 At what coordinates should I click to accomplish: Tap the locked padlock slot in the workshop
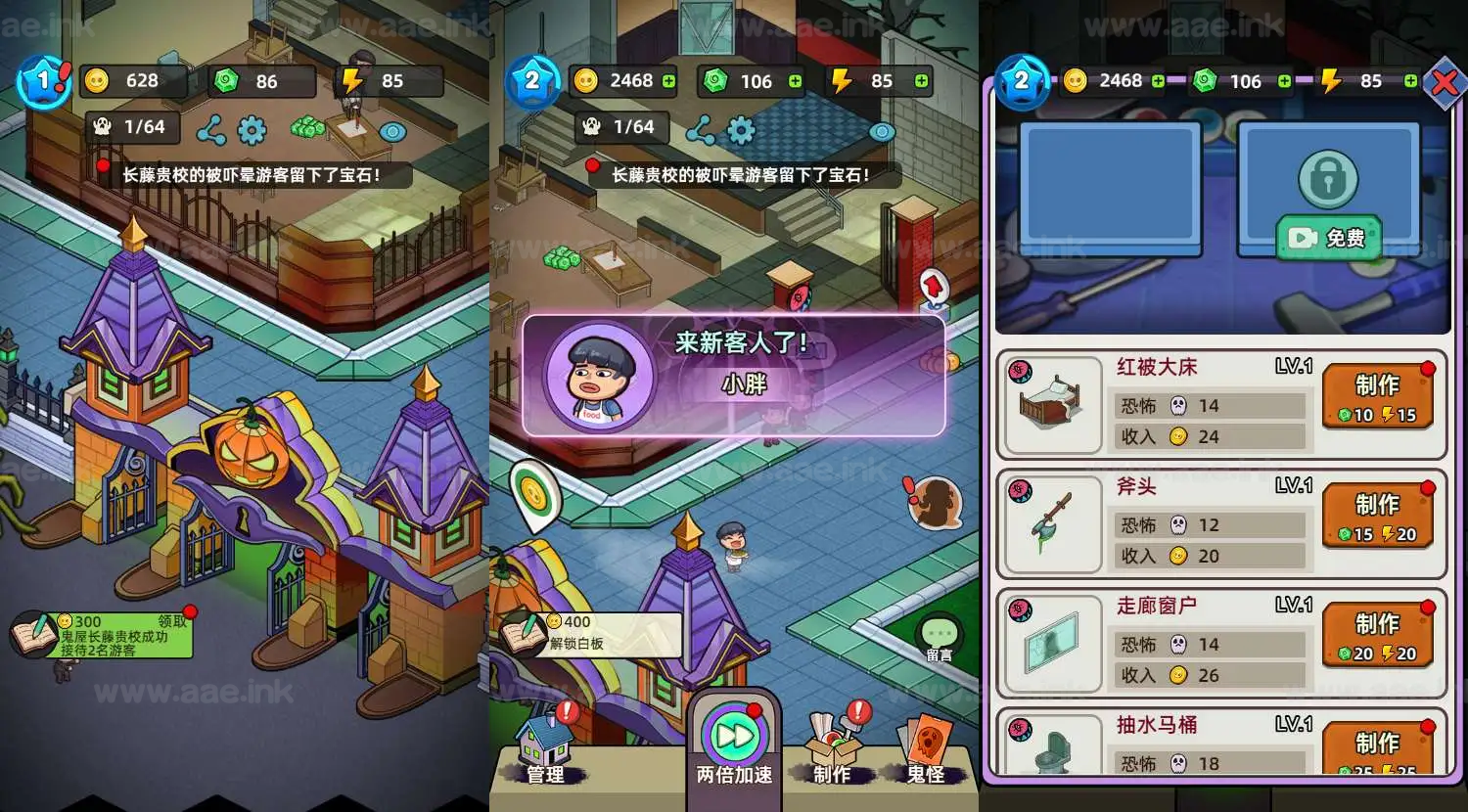coord(1328,176)
